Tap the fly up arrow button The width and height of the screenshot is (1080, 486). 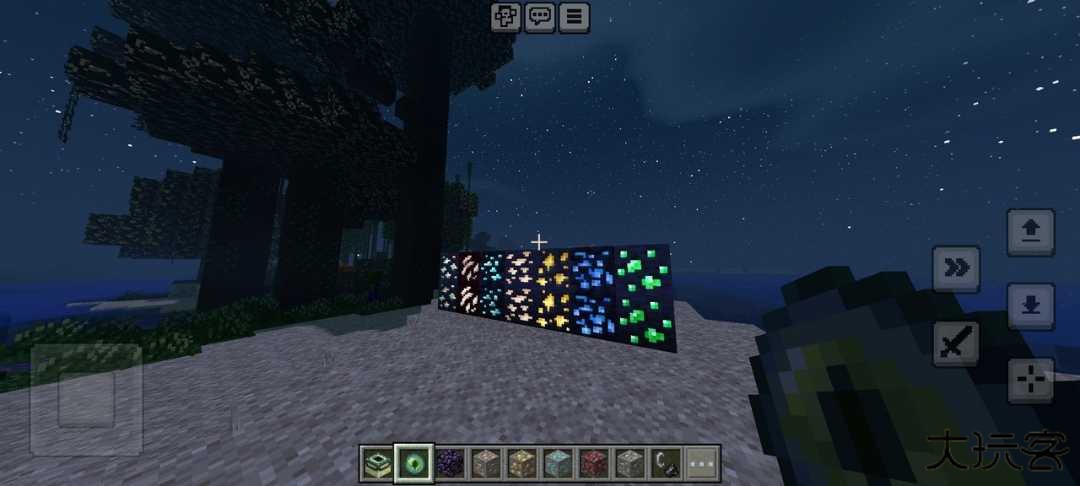click(1030, 232)
